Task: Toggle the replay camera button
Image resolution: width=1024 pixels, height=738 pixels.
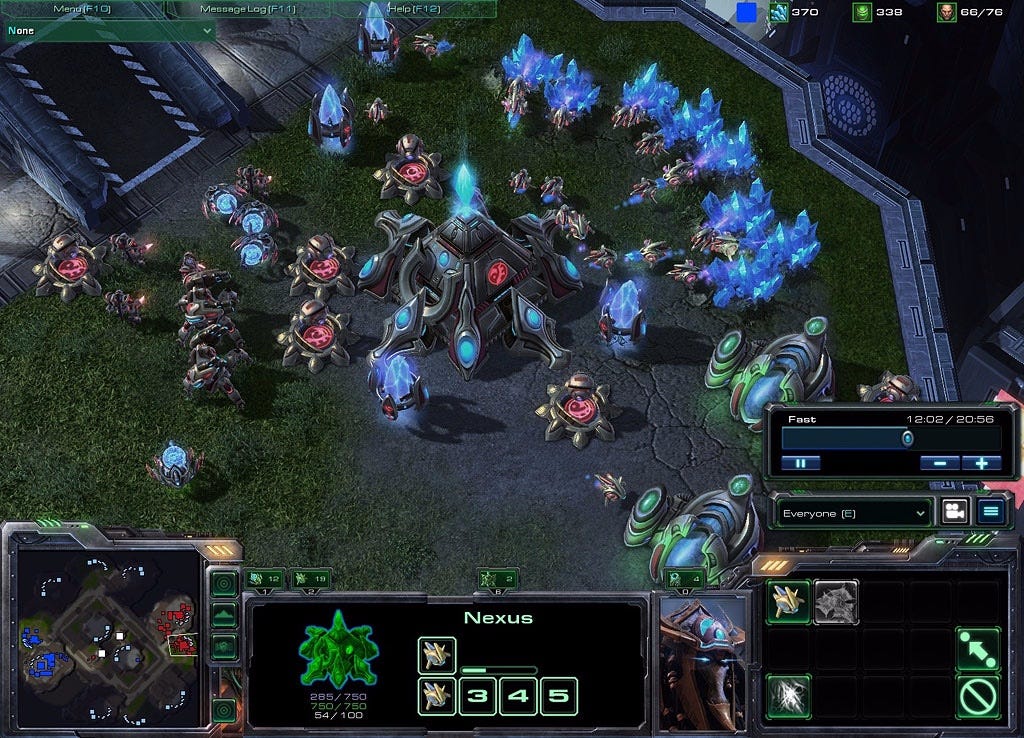Action: click(954, 512)
